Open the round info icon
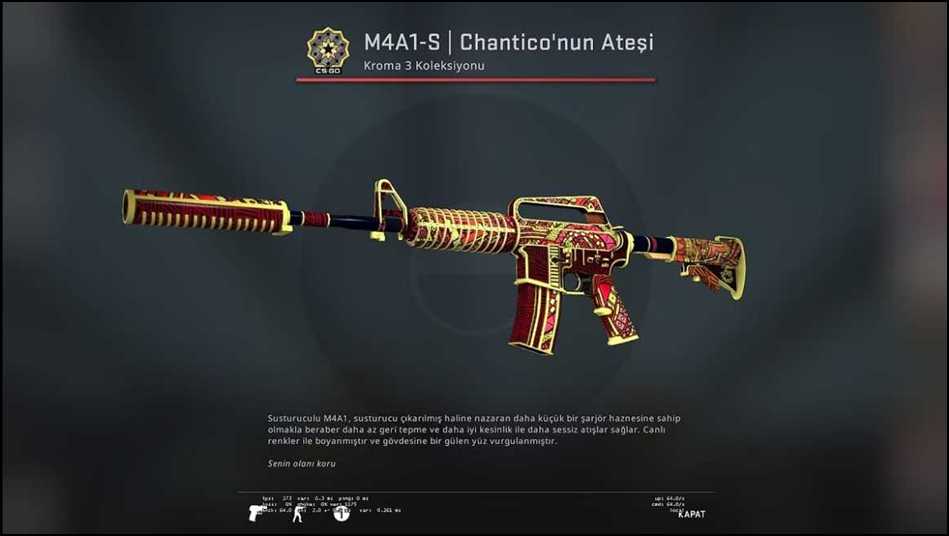949x536 pixels. pyautogui.click(x=341, y=513)
